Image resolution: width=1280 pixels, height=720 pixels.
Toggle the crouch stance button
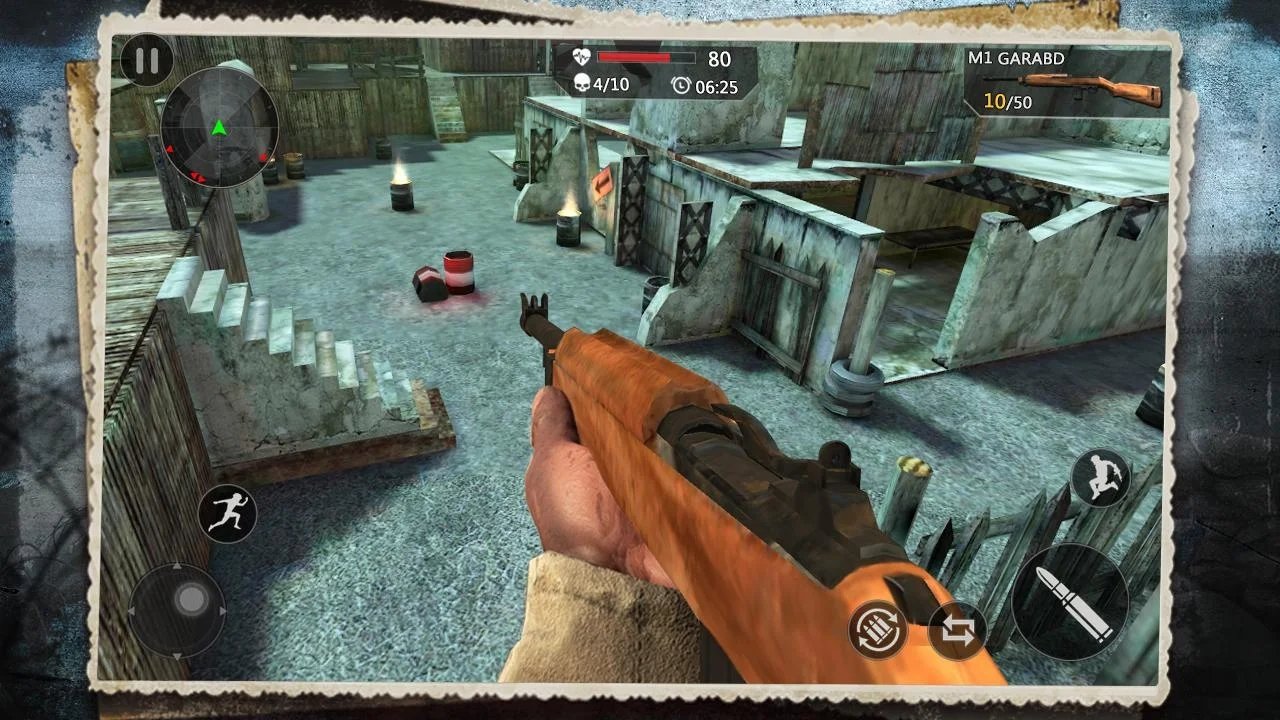tap(1100, 477)
